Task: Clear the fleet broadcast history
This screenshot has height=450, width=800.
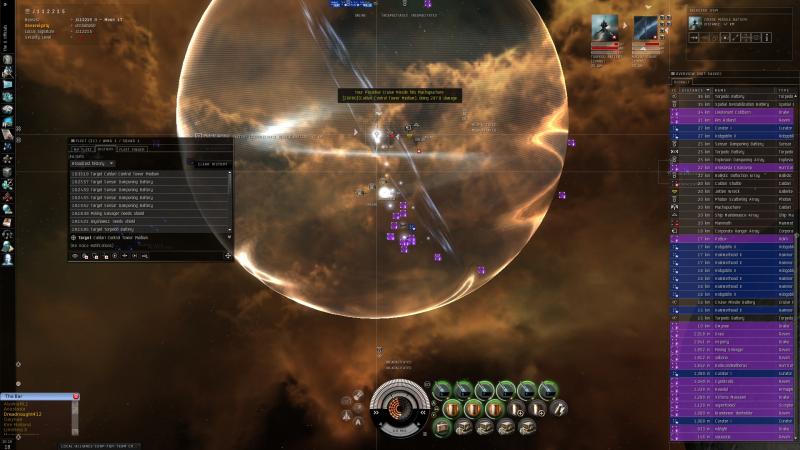Action: click(x=213, y=163)
